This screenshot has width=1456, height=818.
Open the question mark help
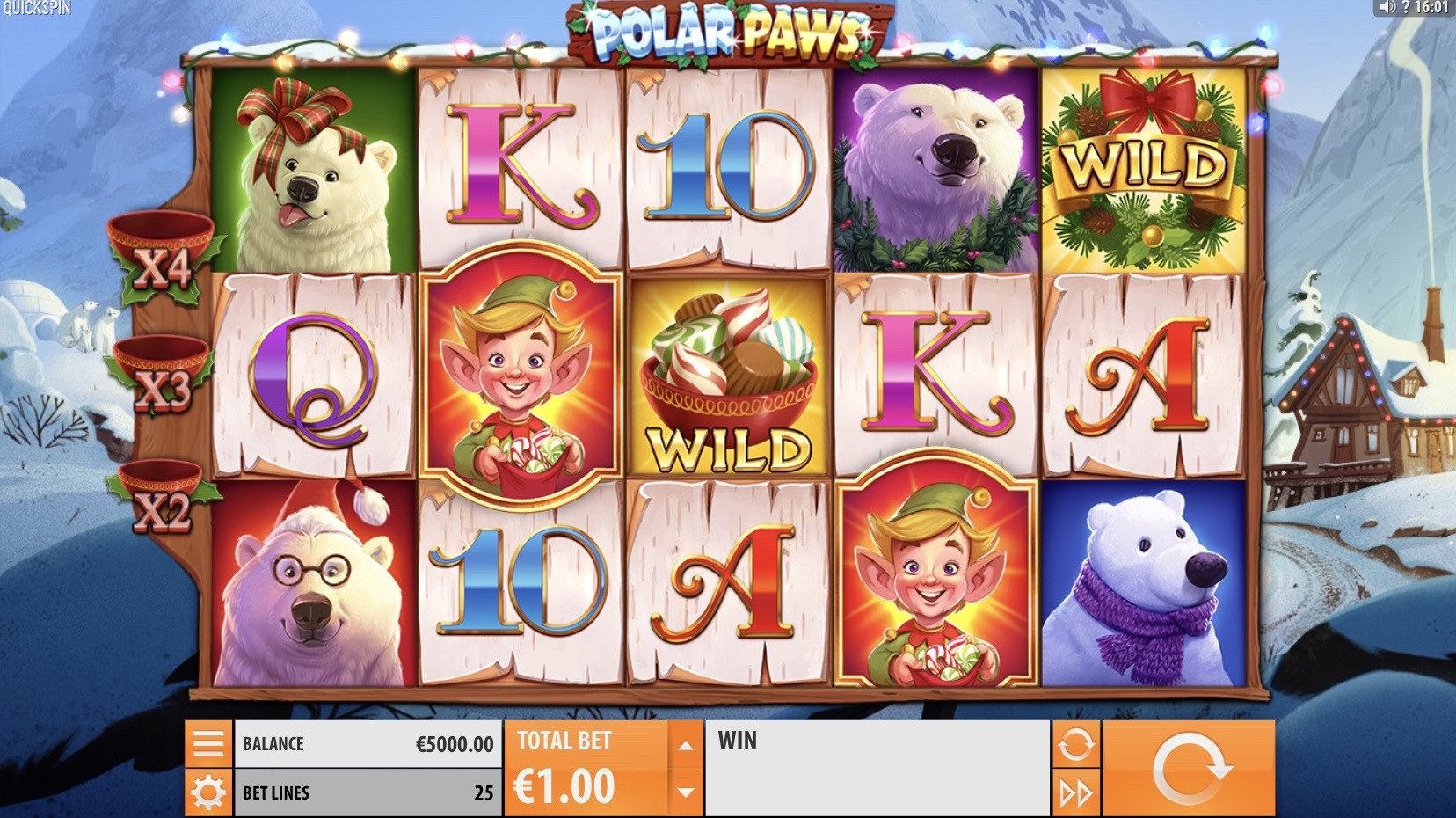[1406, 8]
